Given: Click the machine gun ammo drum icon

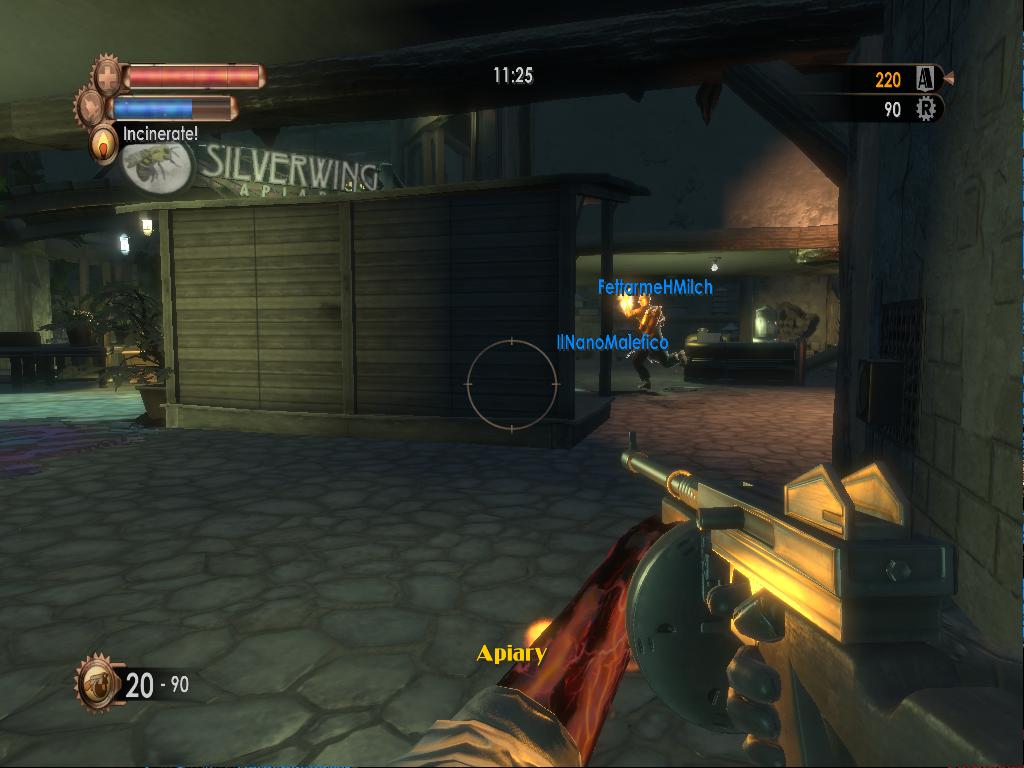Looking at the screenshot, I should [x=98, y=684].
